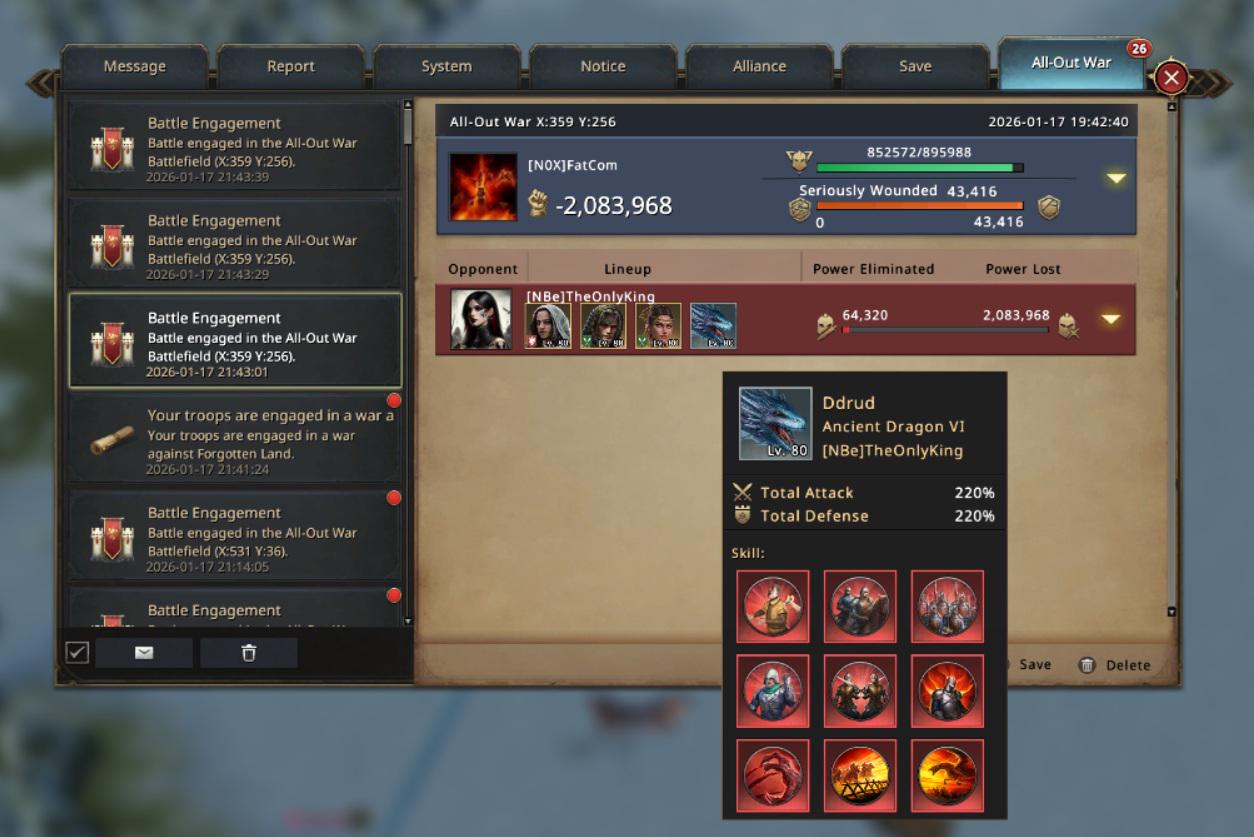This screenshot has height=837, width=1254.
Task: Expand the FatCom battle summary arrow
Action: [x=1116, y=179]
